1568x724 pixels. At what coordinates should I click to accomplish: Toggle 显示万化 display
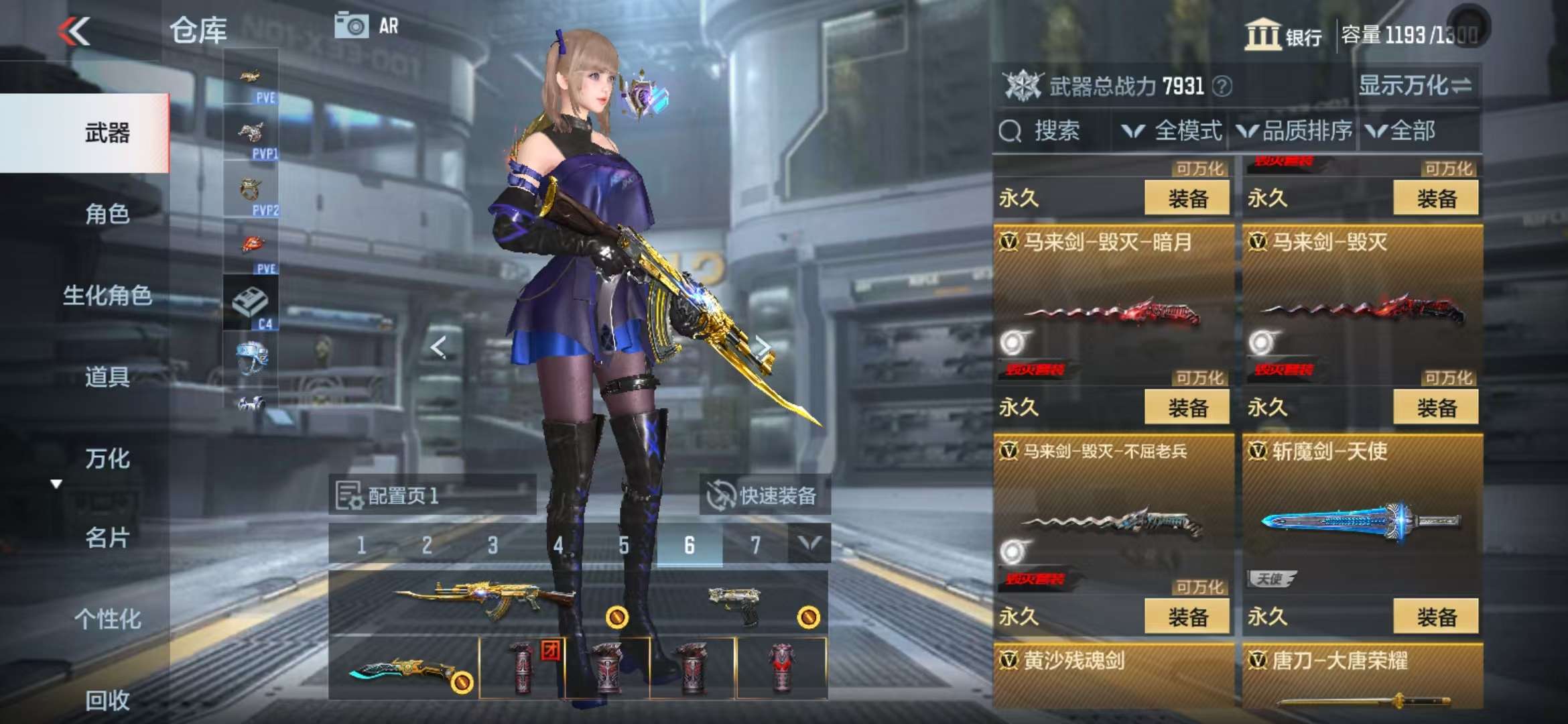1415,86
